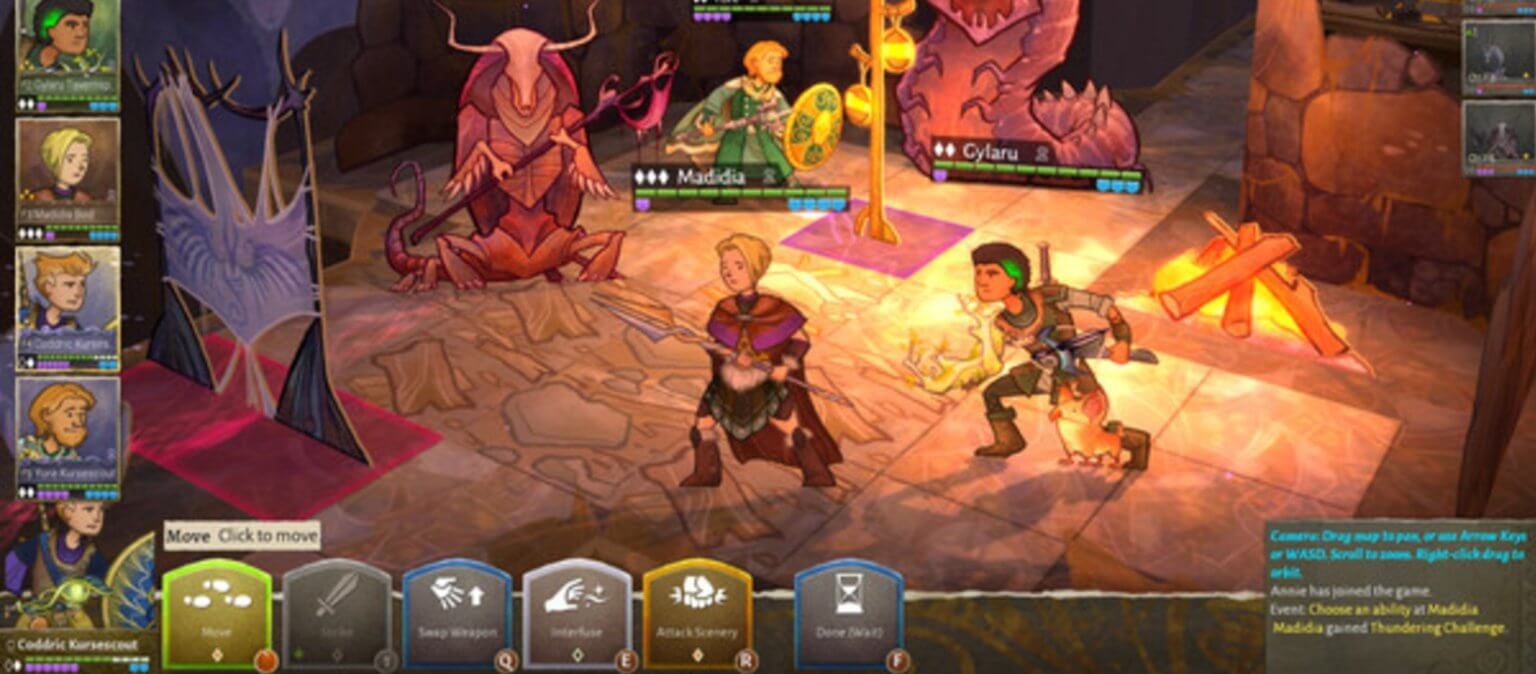
Task: Select the Move ability button
Action: (216, 613)
